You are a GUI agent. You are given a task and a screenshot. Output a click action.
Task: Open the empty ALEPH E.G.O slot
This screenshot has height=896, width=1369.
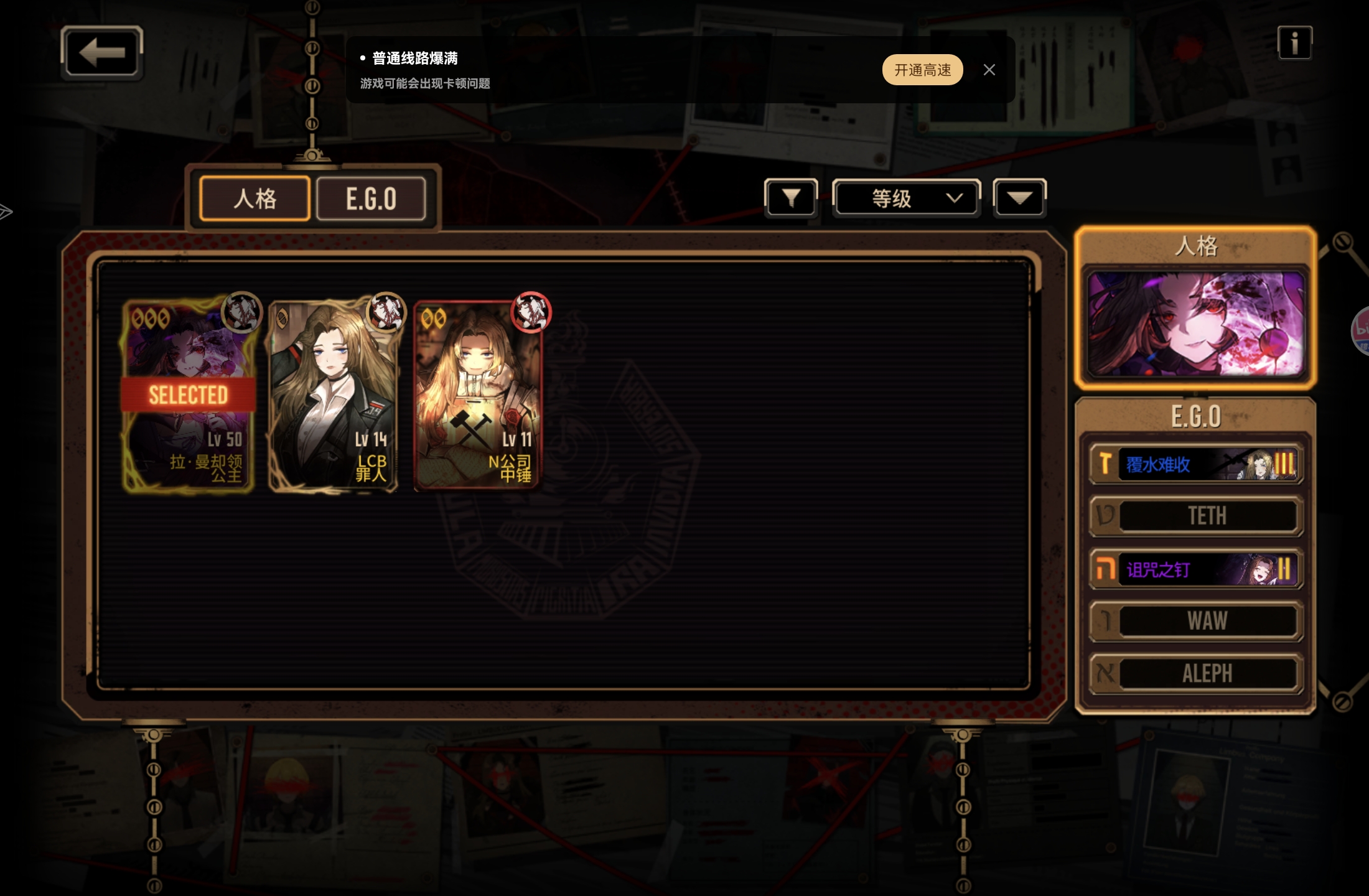[x=1195, y=673]
